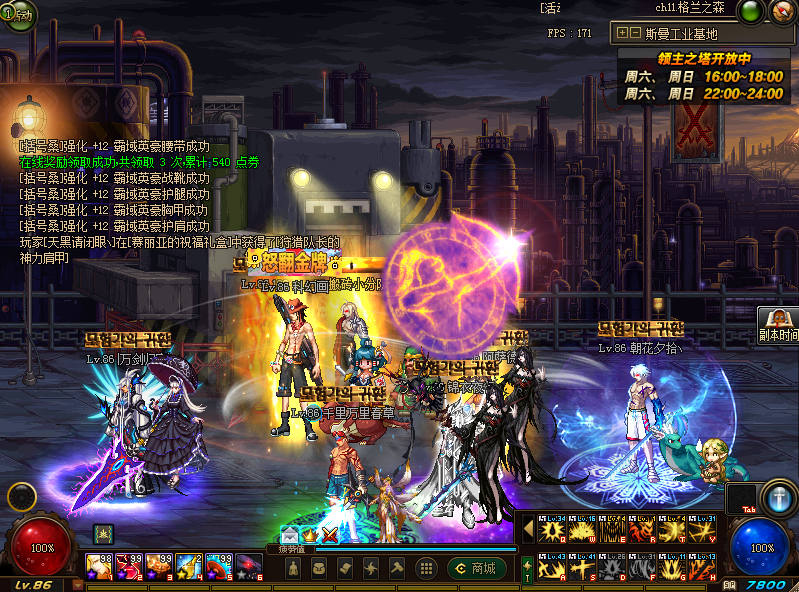Screen dimensions: 799x592
Task: Open the 商城 cash shop
Action: tap(477, 568)
